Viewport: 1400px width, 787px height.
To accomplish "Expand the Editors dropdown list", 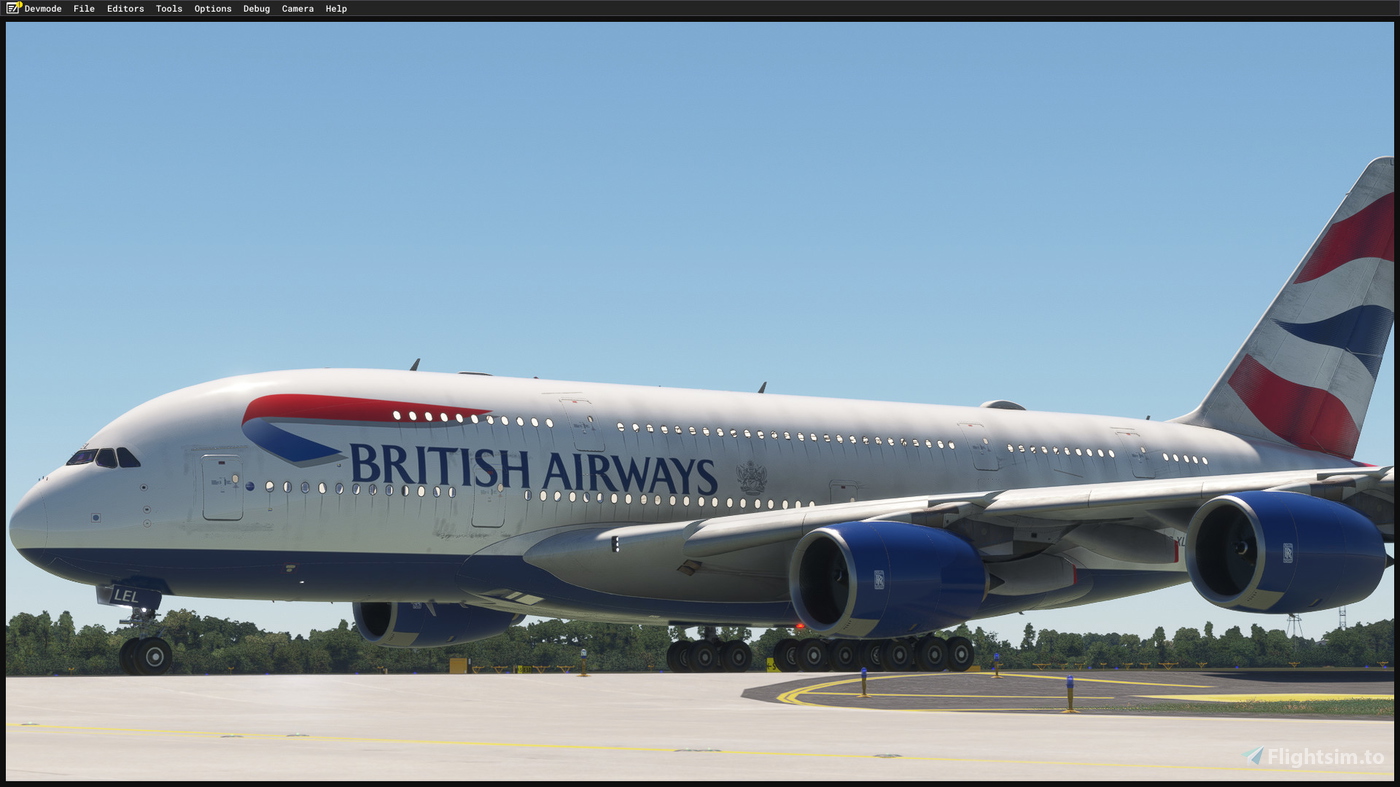I will coord(124,8).
